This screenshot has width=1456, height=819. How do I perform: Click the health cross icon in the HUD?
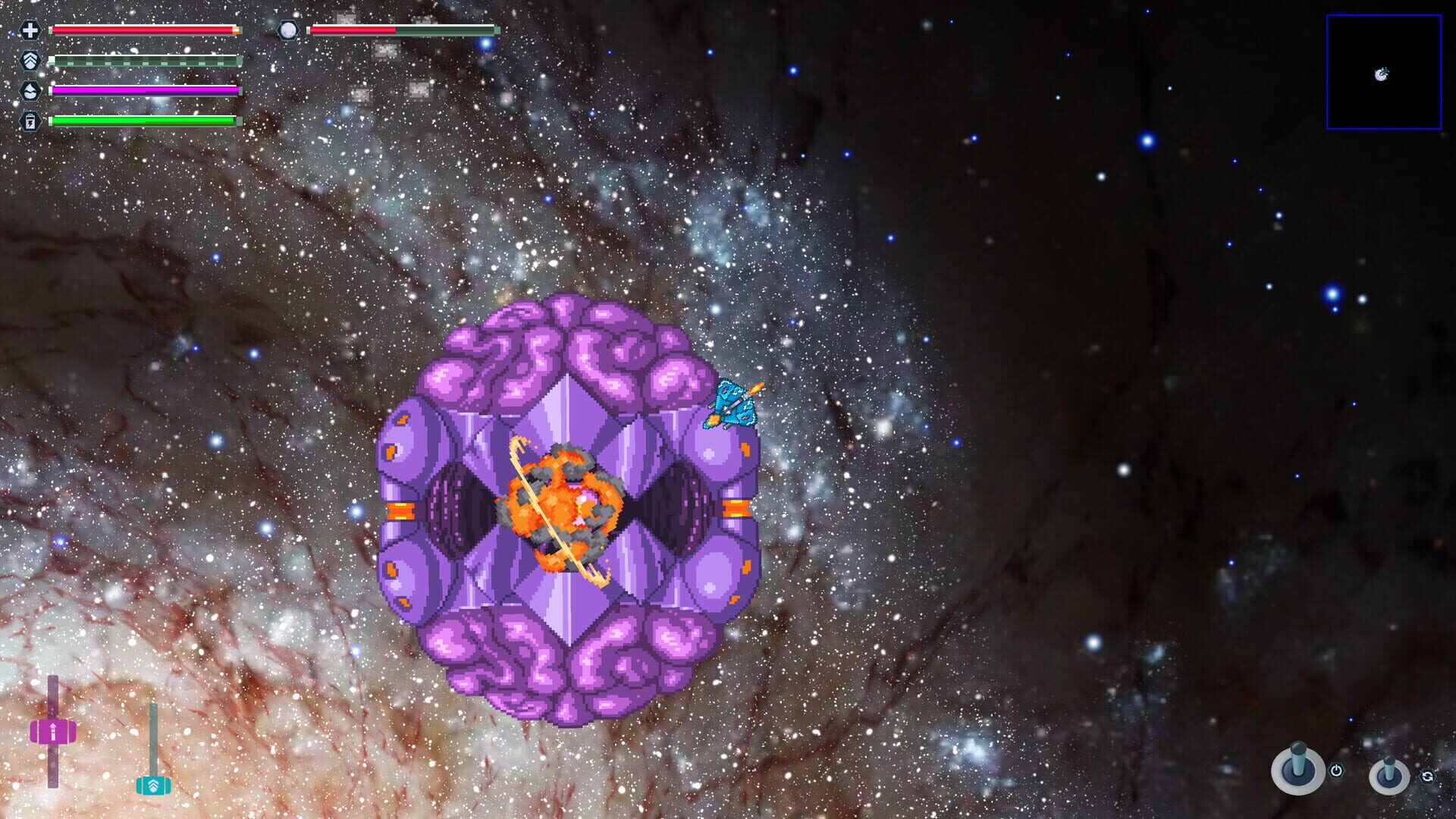coord(30,31)
